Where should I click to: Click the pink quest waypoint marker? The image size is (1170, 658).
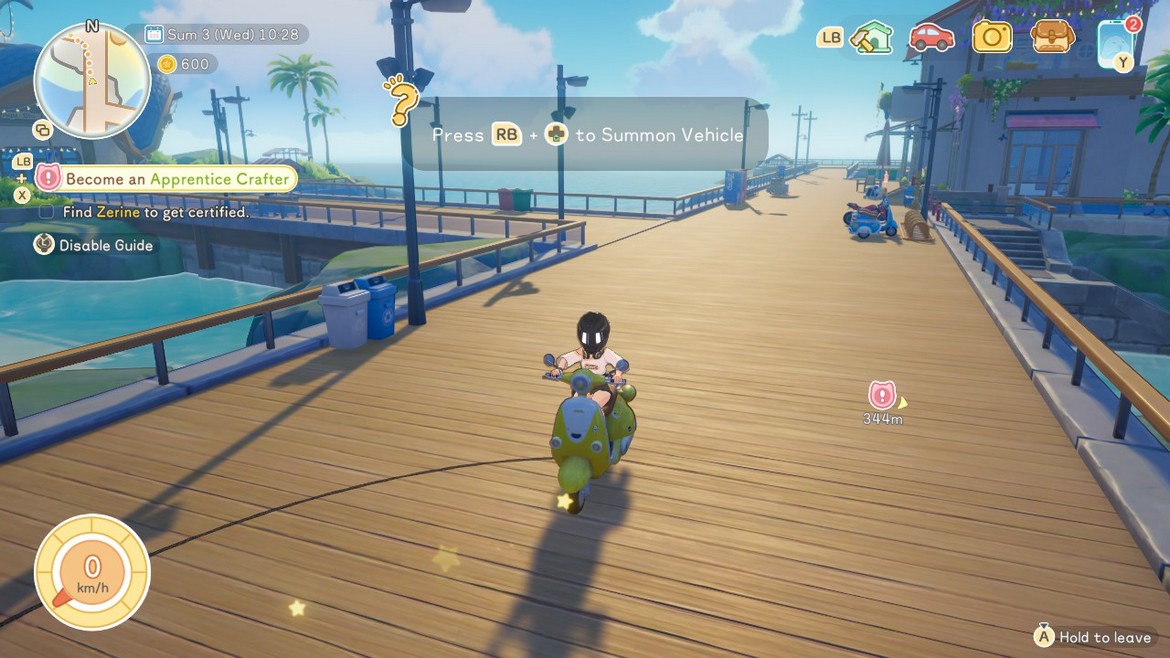(881, 394)
